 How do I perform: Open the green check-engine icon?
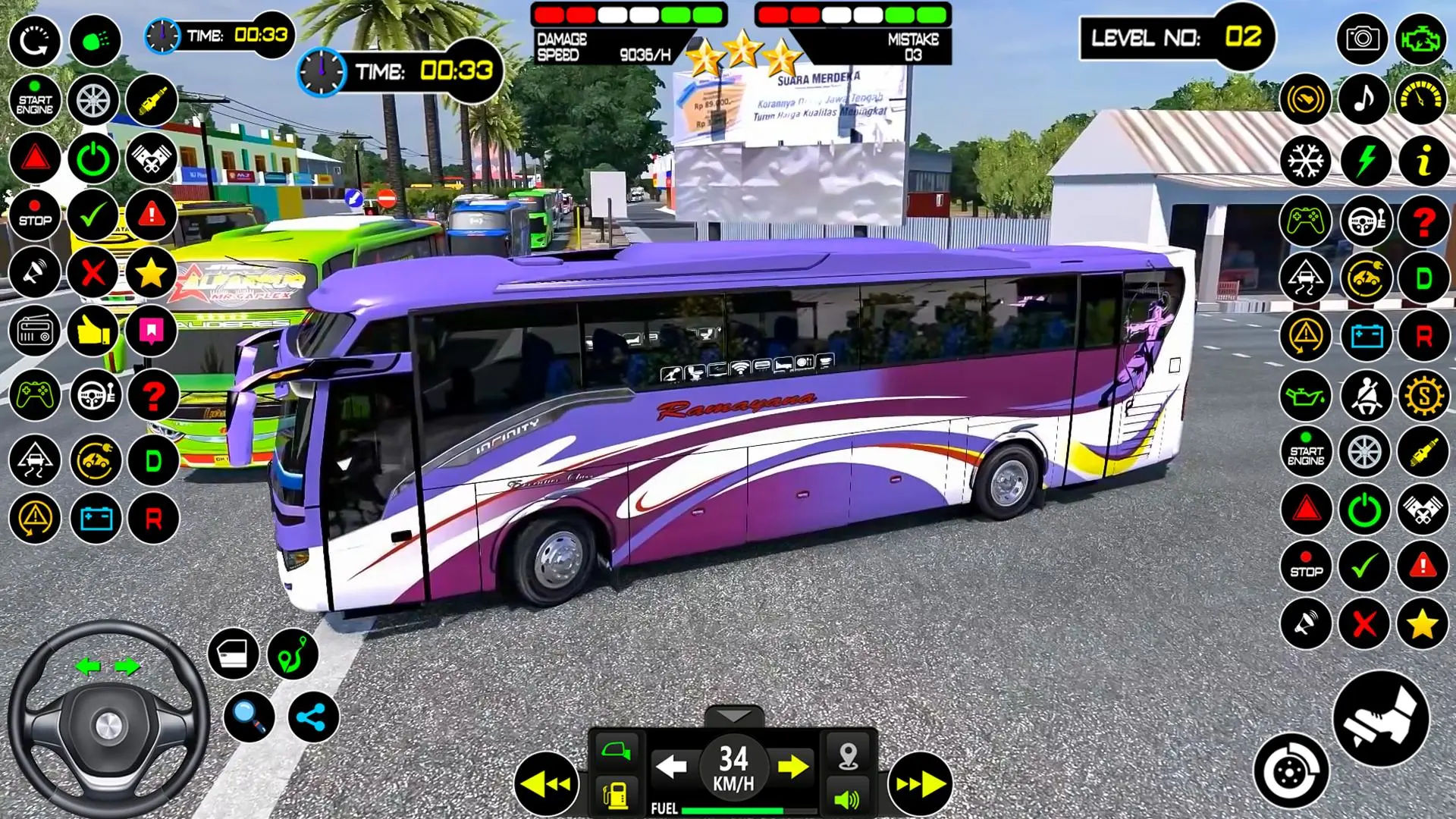1421,39
